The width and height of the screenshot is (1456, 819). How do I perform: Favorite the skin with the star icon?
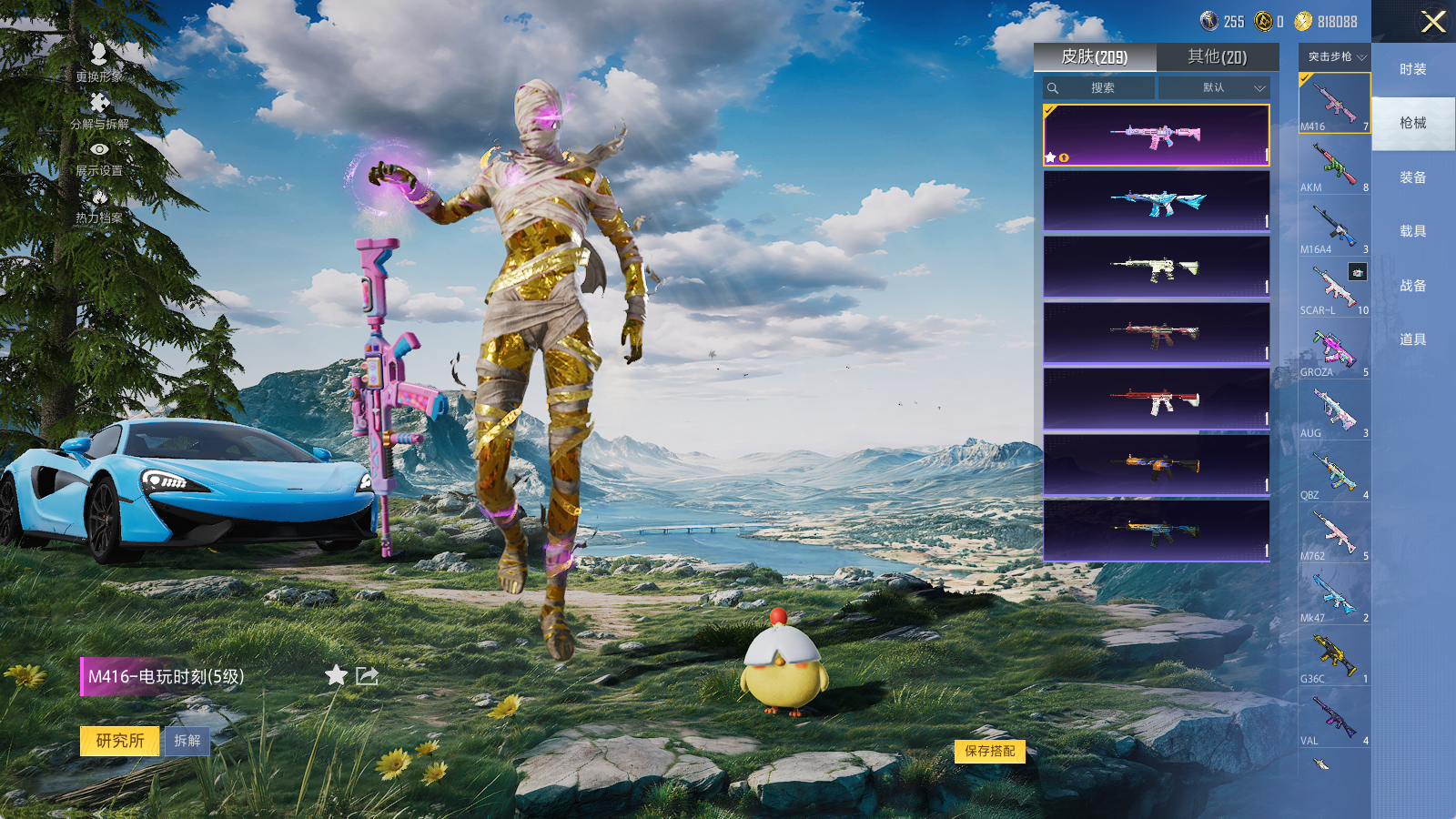click(x=336, y=675)
